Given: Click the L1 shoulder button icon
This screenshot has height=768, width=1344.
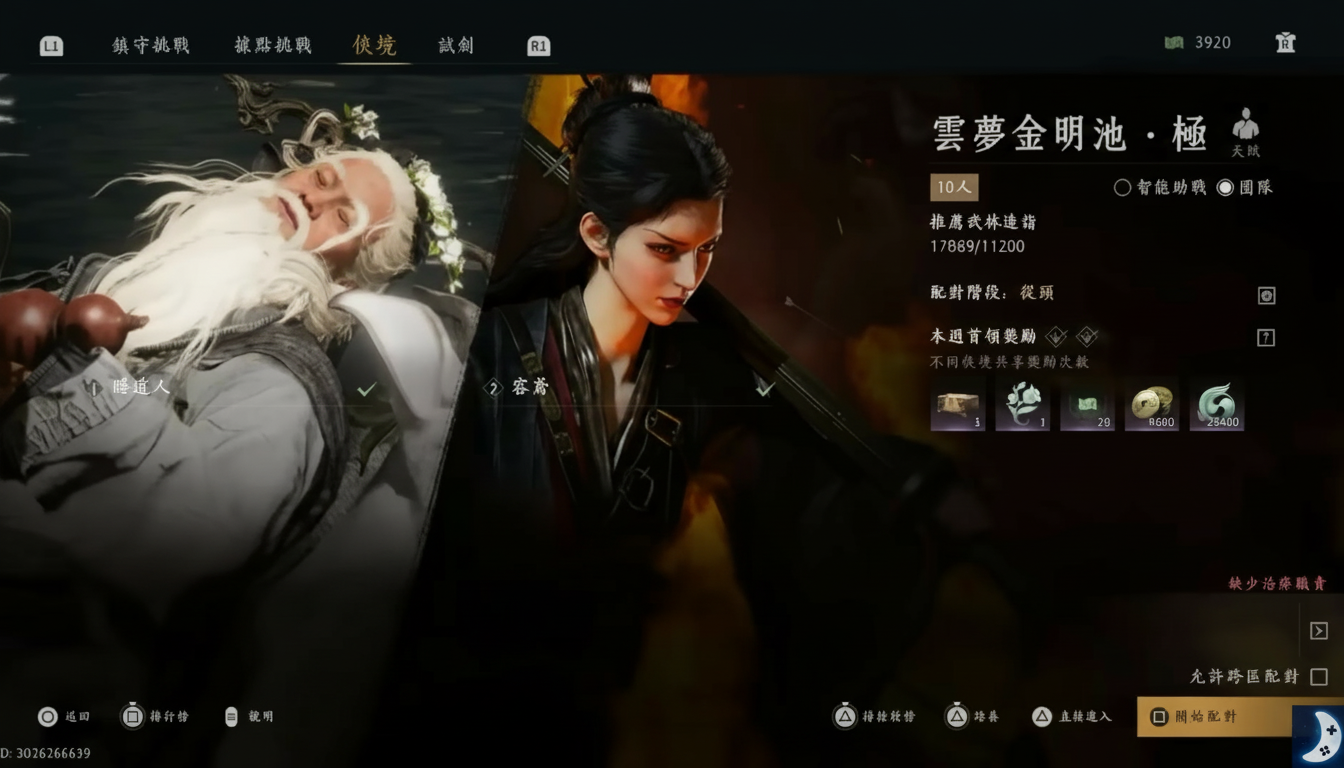Looking at the screenshot, I should tap(50, 44).
